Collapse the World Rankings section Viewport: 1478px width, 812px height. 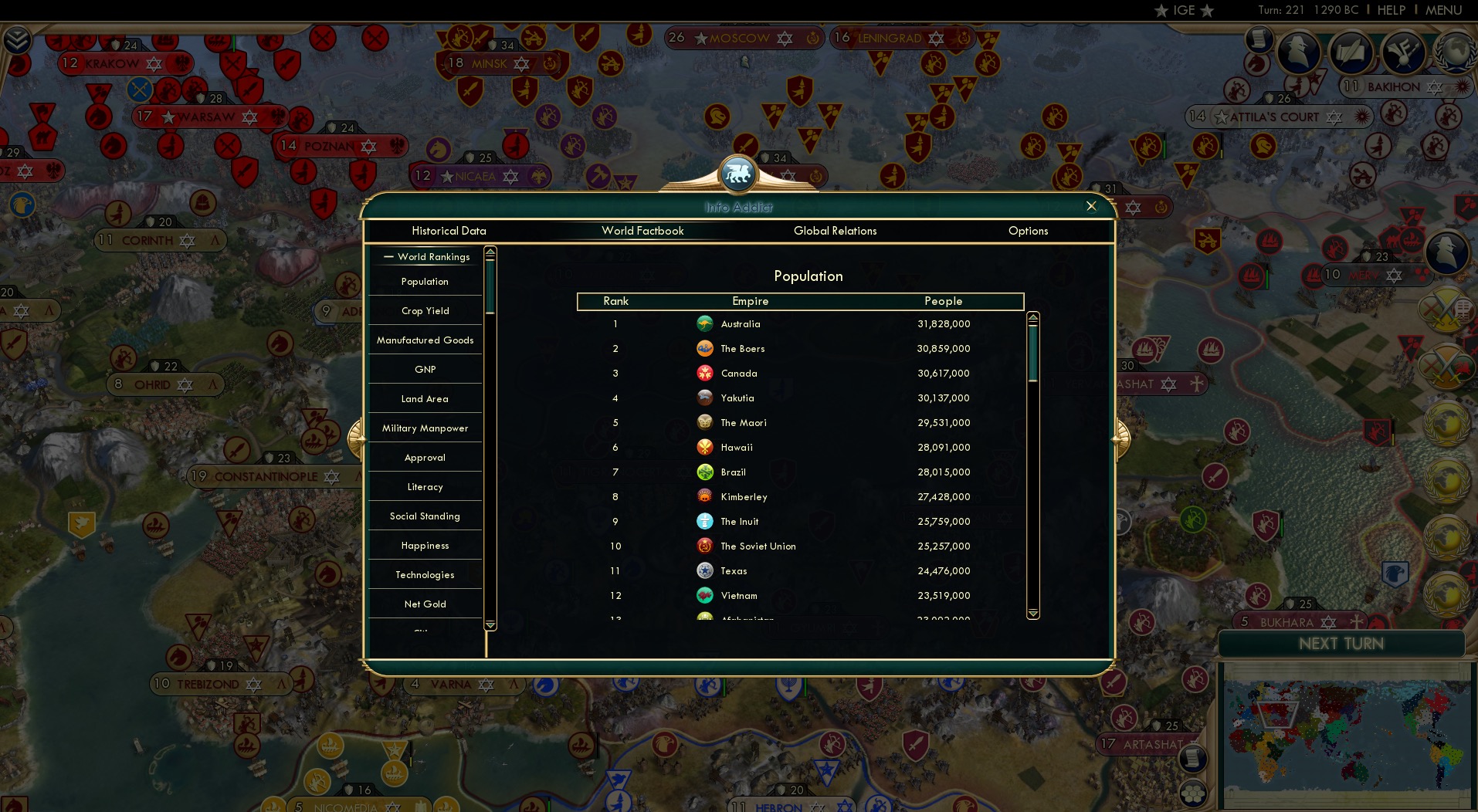(388, 256)
